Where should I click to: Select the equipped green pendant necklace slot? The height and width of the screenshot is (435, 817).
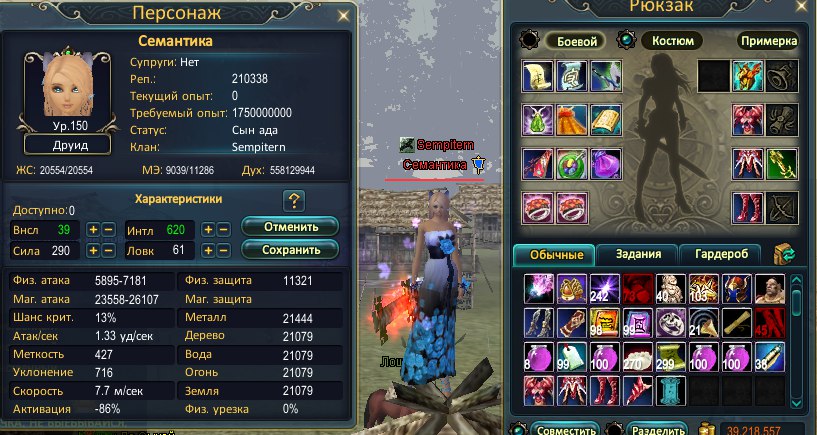(538, 121)
